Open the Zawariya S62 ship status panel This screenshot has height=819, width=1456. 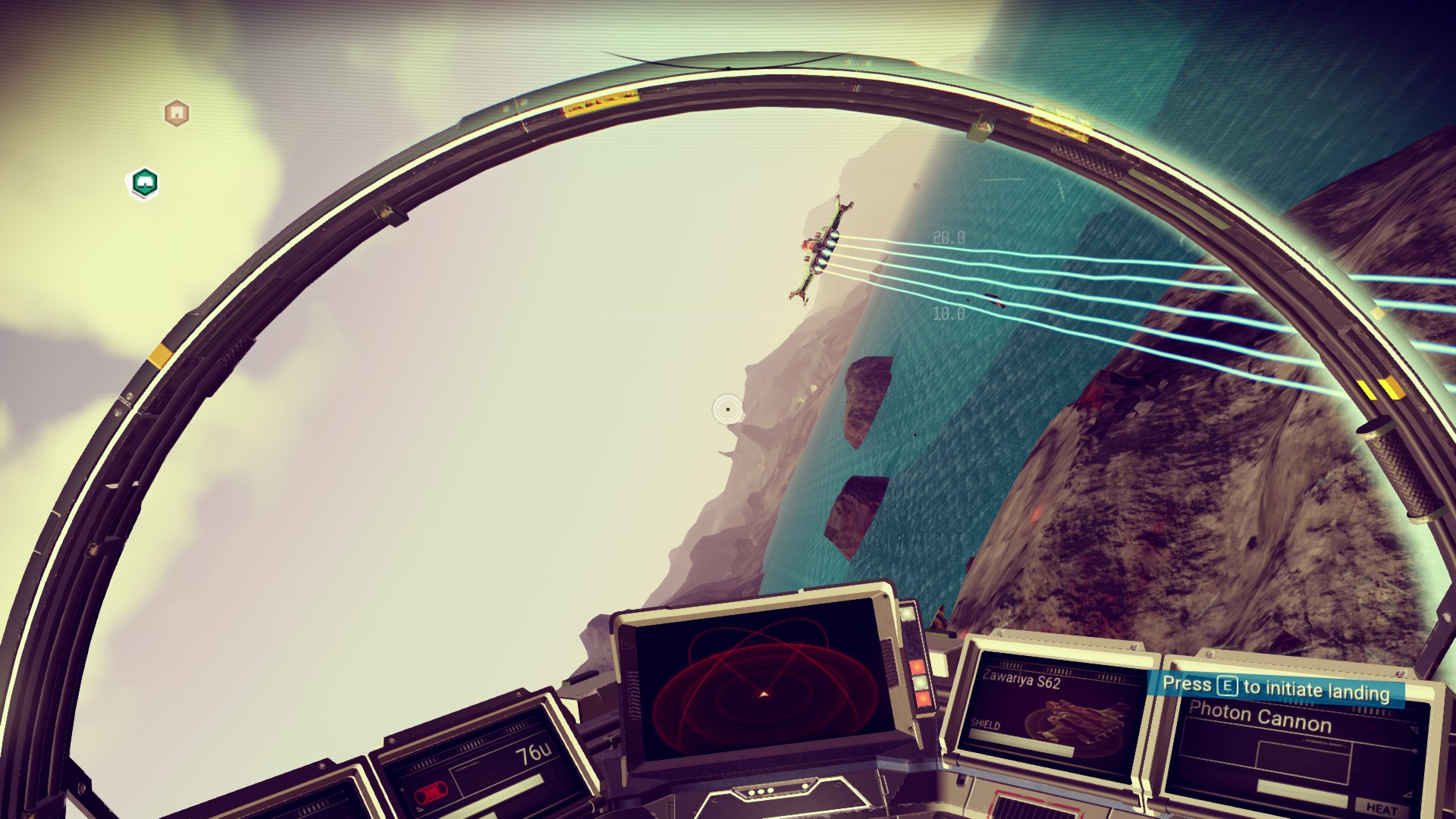tap(1052, 708)
